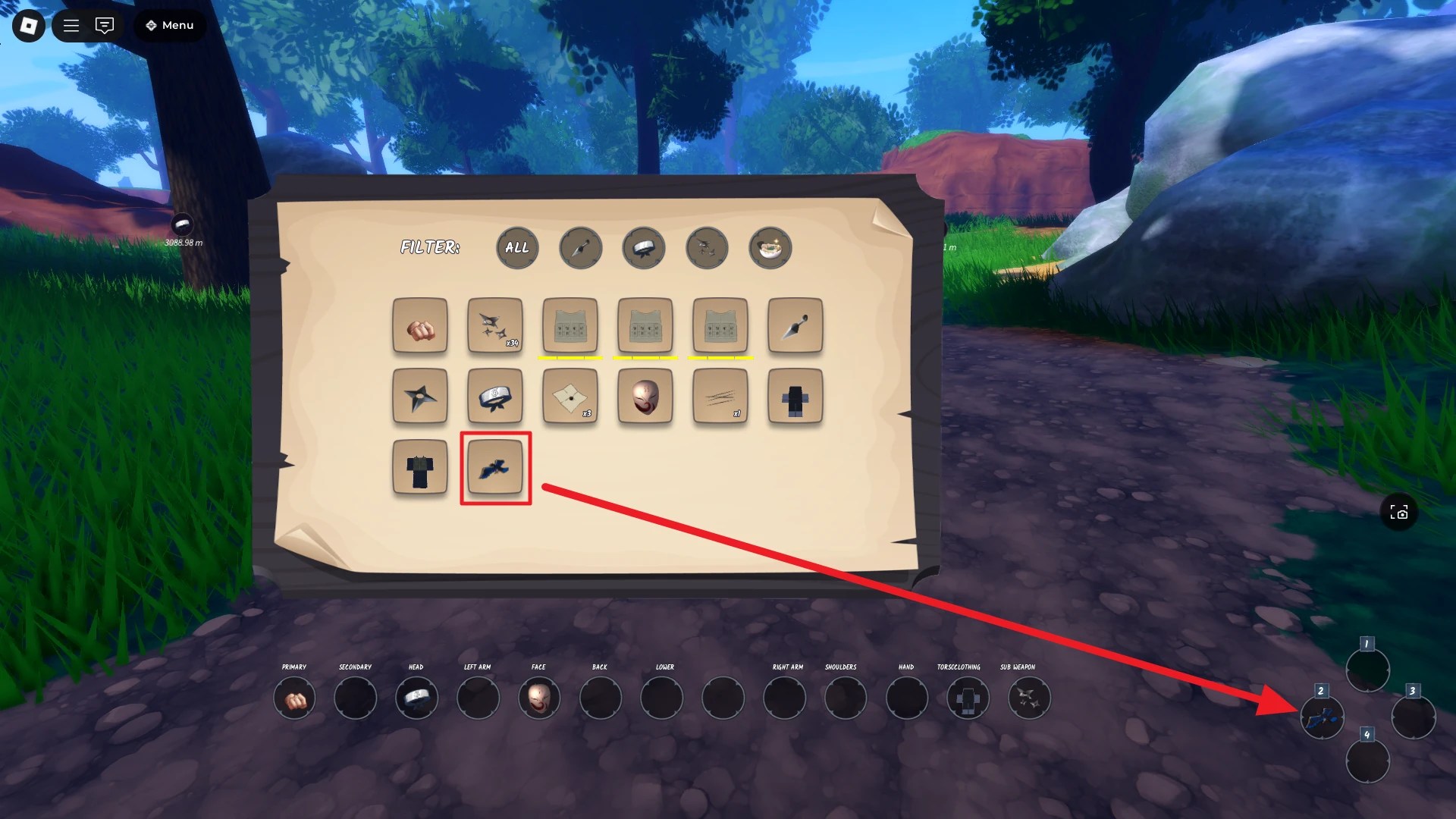This screenshot has width=1456, height=819.
Task: Open the ramen bowl food filter
Action: point(770,248)
